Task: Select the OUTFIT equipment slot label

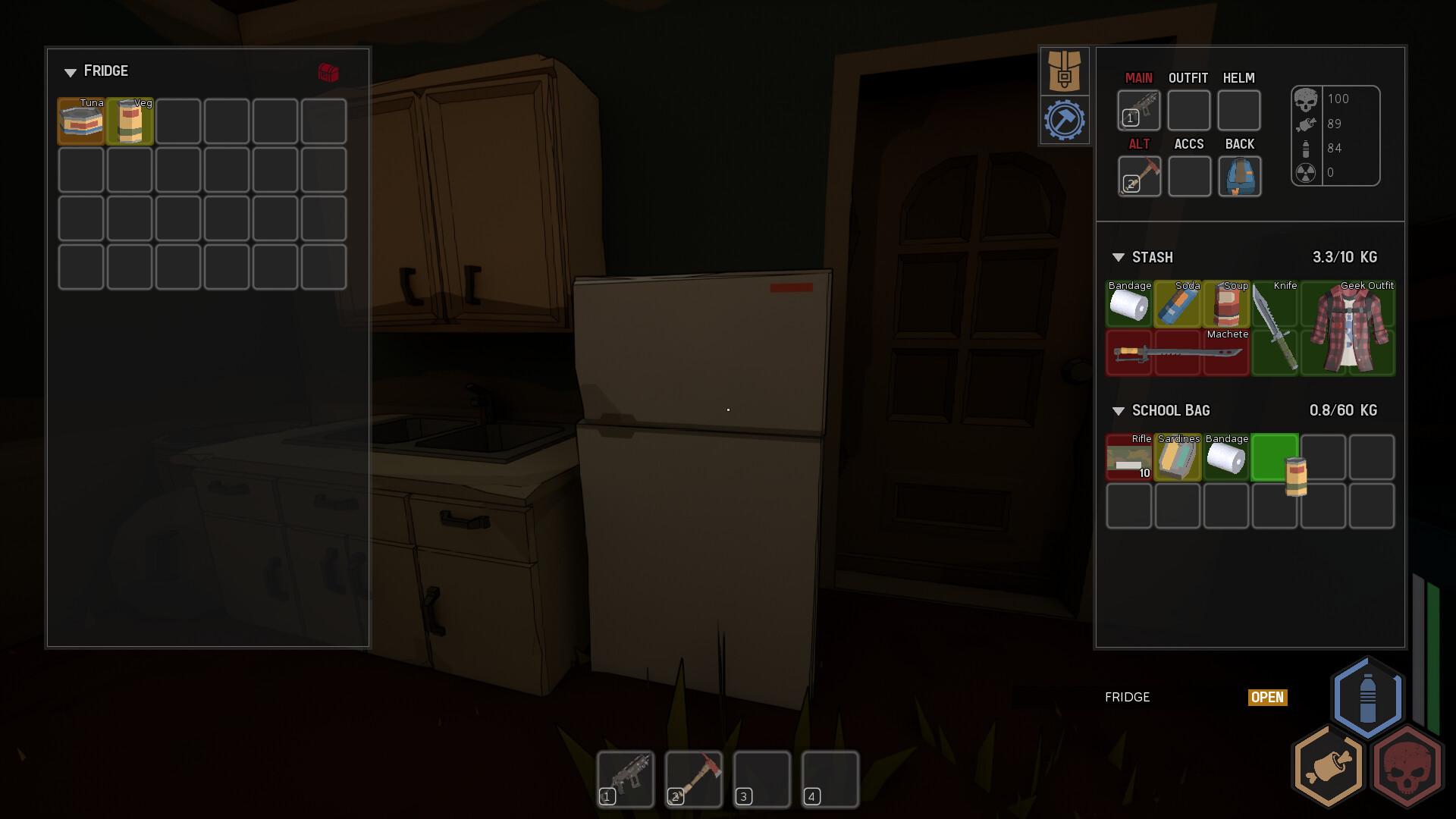Action: pyautogui.click(x=1188, y=77)
